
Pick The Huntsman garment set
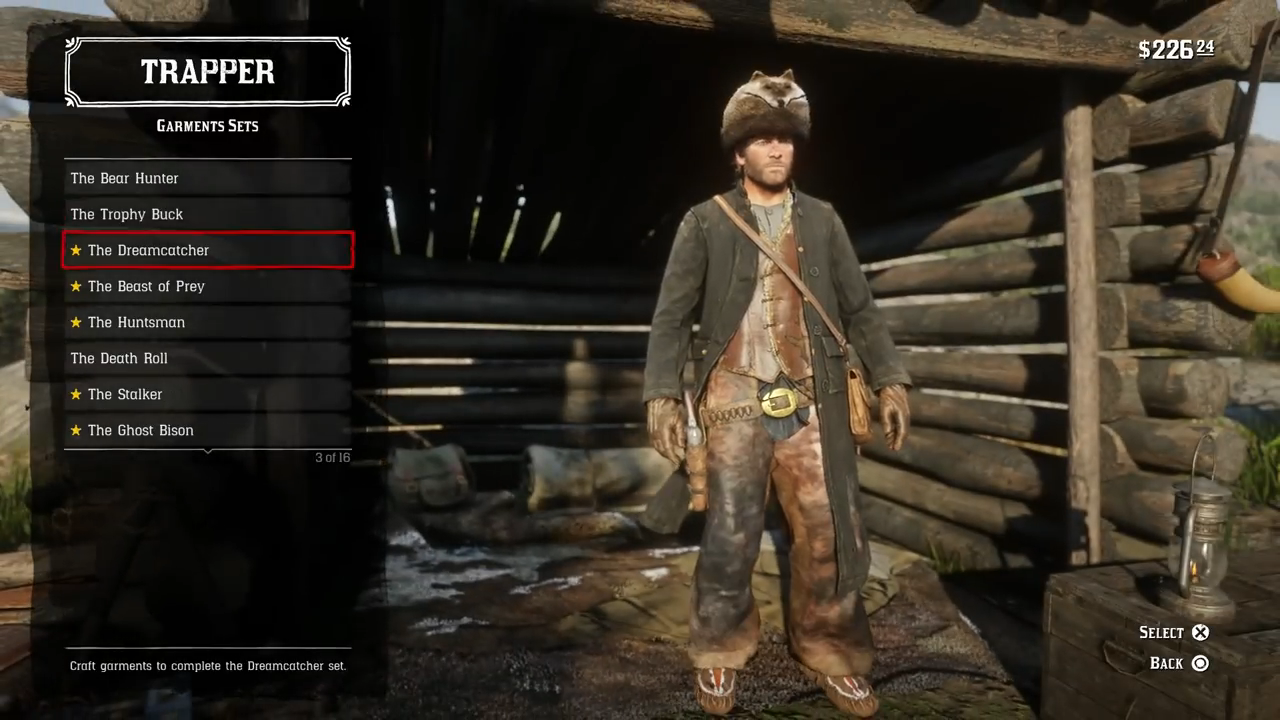click(207, 322)
